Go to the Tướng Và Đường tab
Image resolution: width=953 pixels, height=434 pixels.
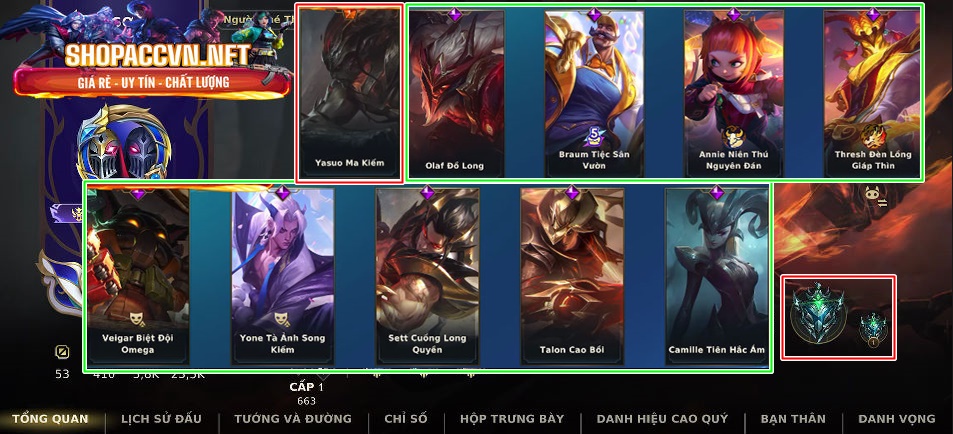(x=292, y=419)
